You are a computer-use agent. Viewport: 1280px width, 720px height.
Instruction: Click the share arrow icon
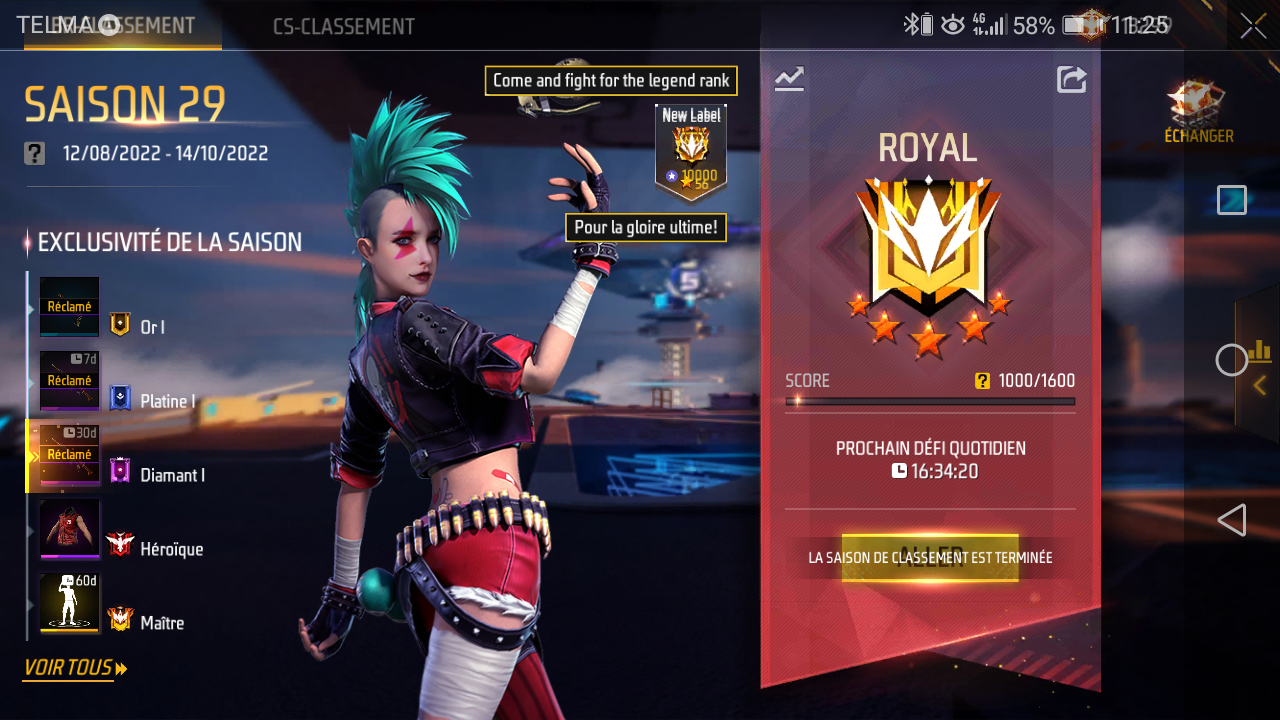point(1071,79)
